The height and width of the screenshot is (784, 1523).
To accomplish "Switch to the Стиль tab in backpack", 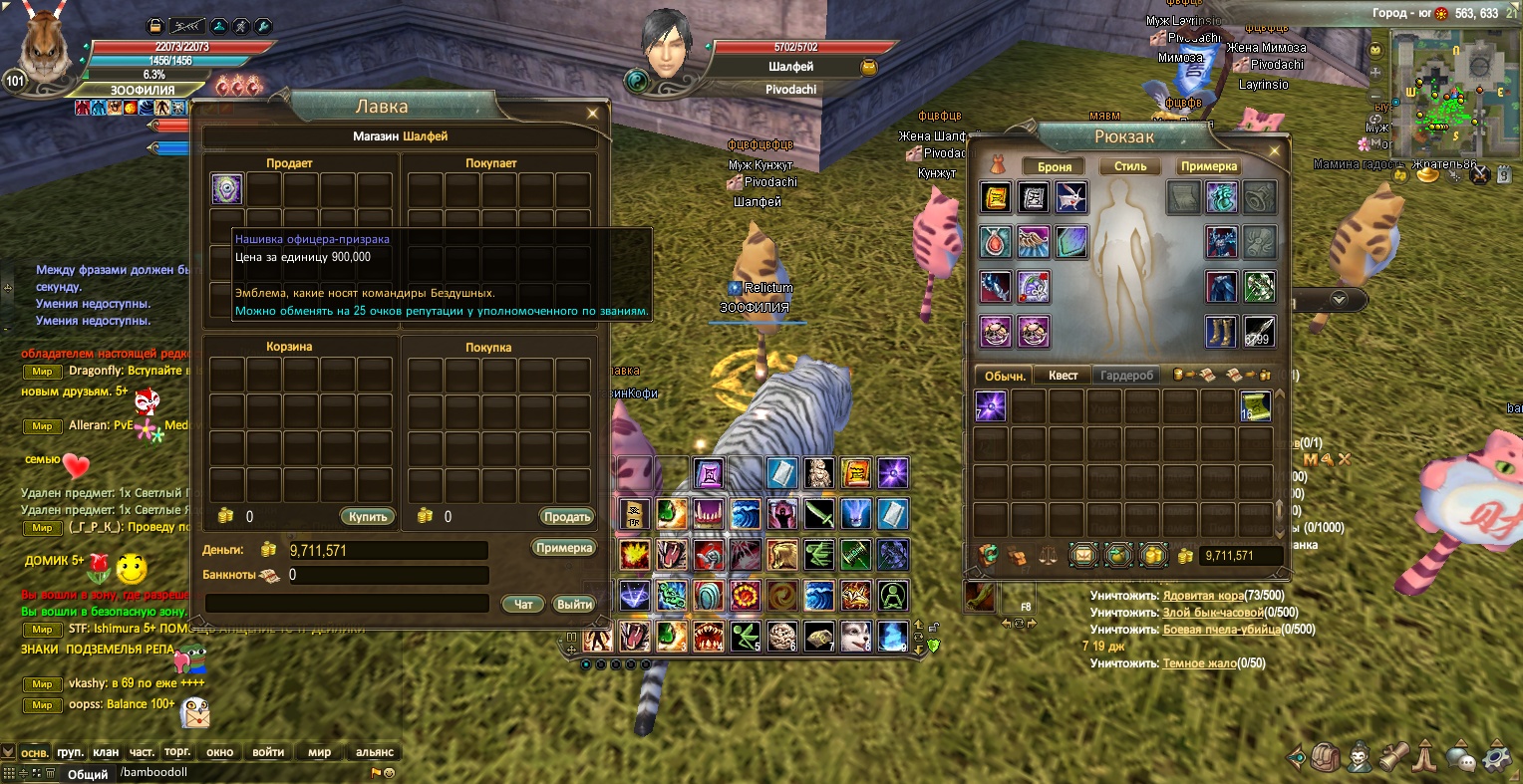I will pos(1130,166).
